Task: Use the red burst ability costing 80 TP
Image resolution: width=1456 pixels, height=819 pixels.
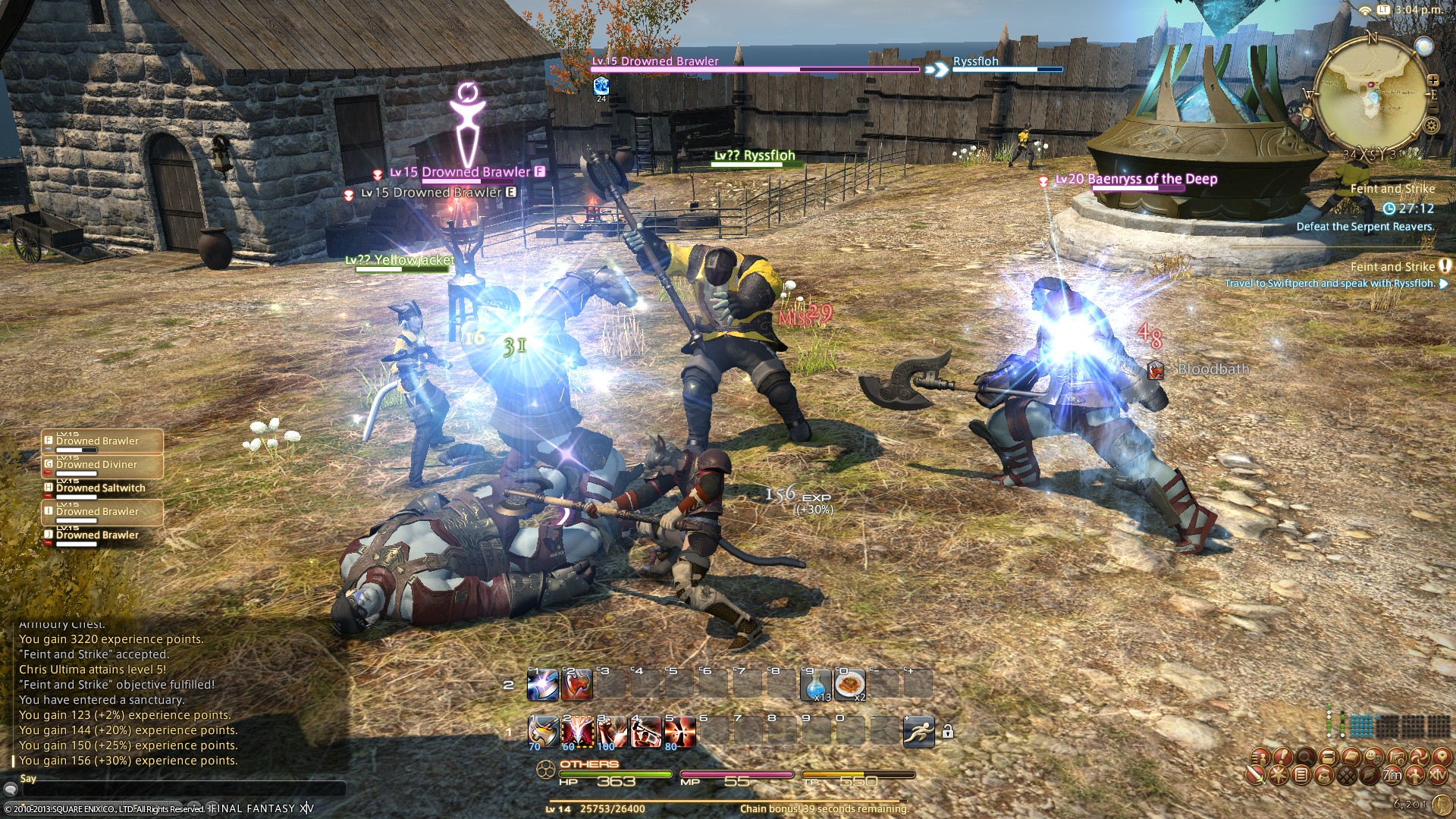Action: coord(679,732)
